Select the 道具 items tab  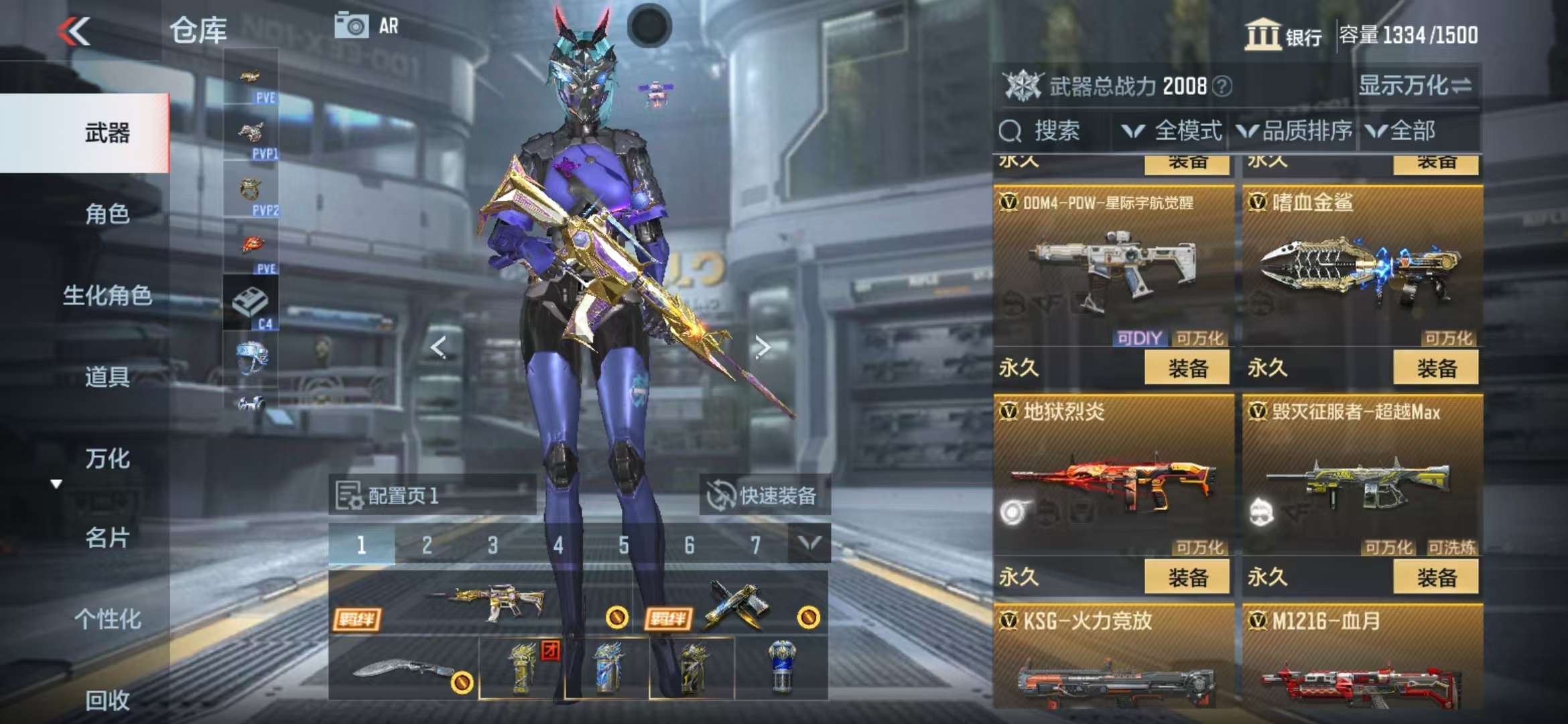click(x=107, y=377)
